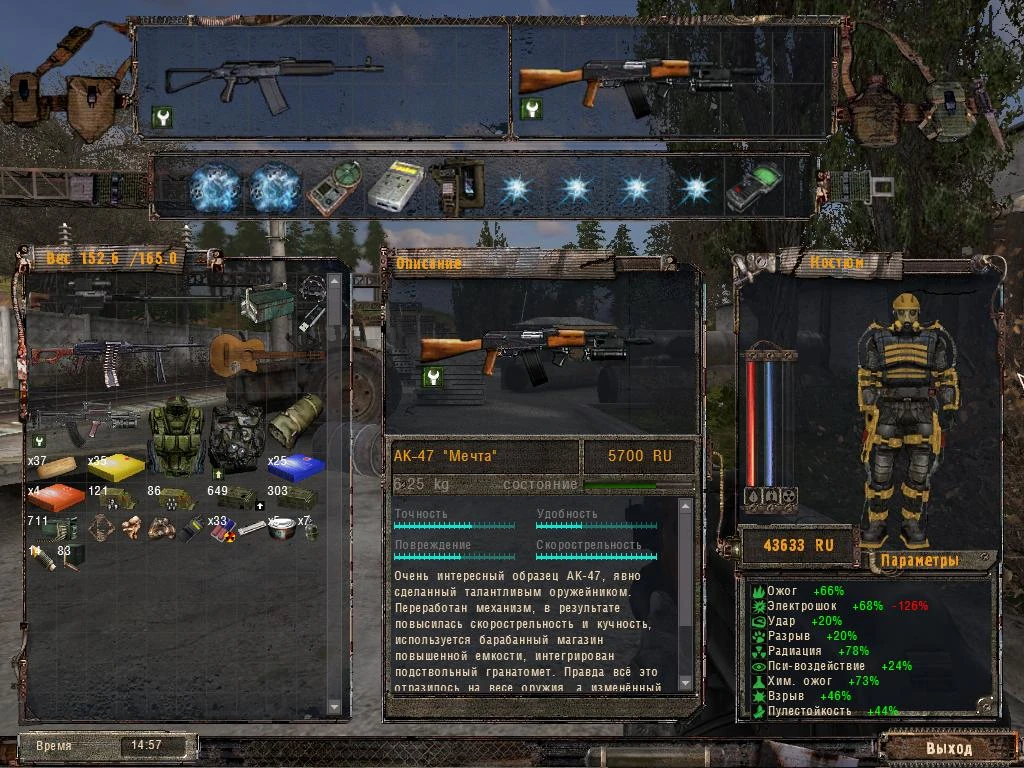Pick the orange first aid kit stack x4
This screenshot has width=1024, height=768.
[57, 496]
